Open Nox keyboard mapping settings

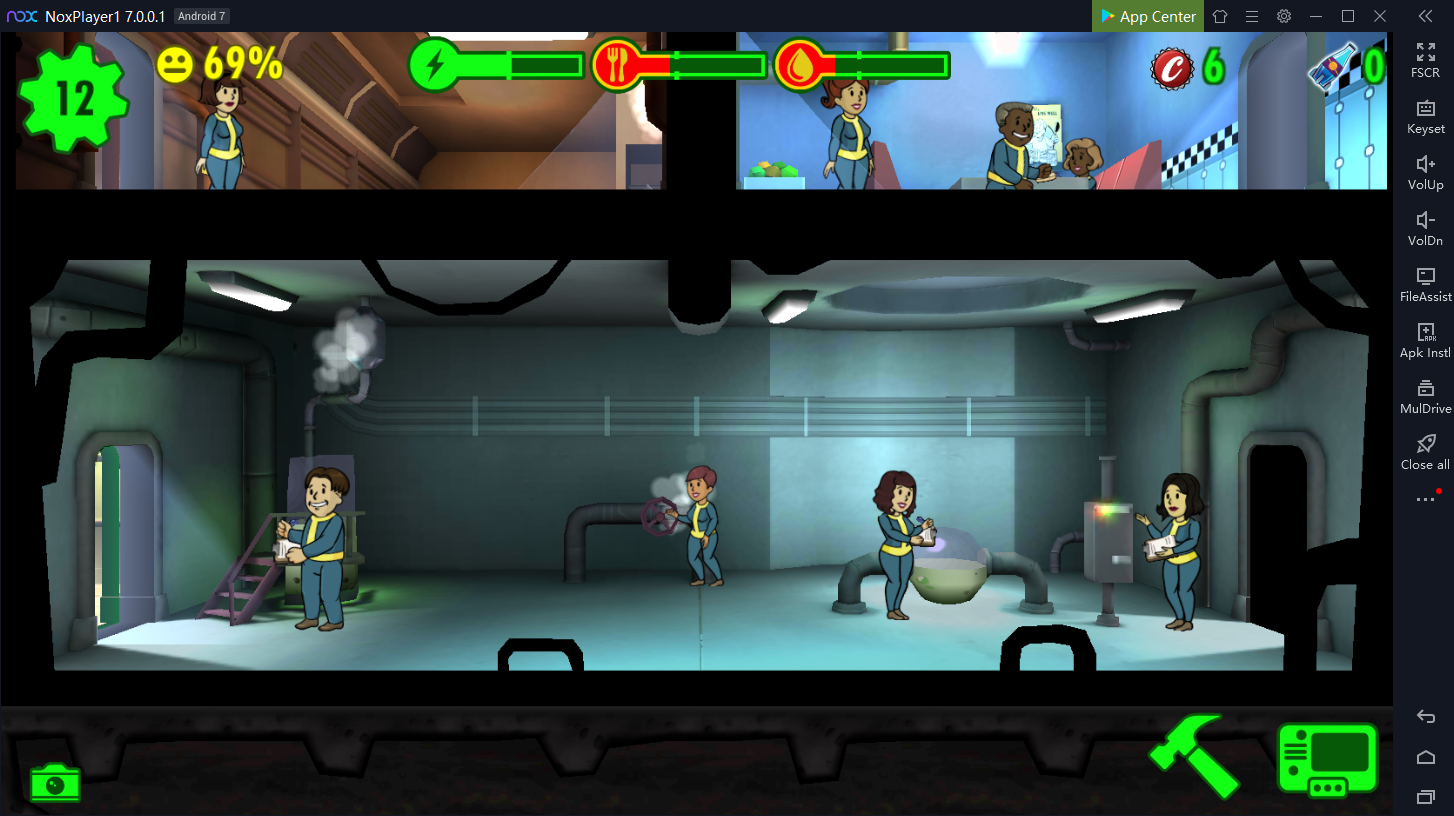(x=1425, y=115)
